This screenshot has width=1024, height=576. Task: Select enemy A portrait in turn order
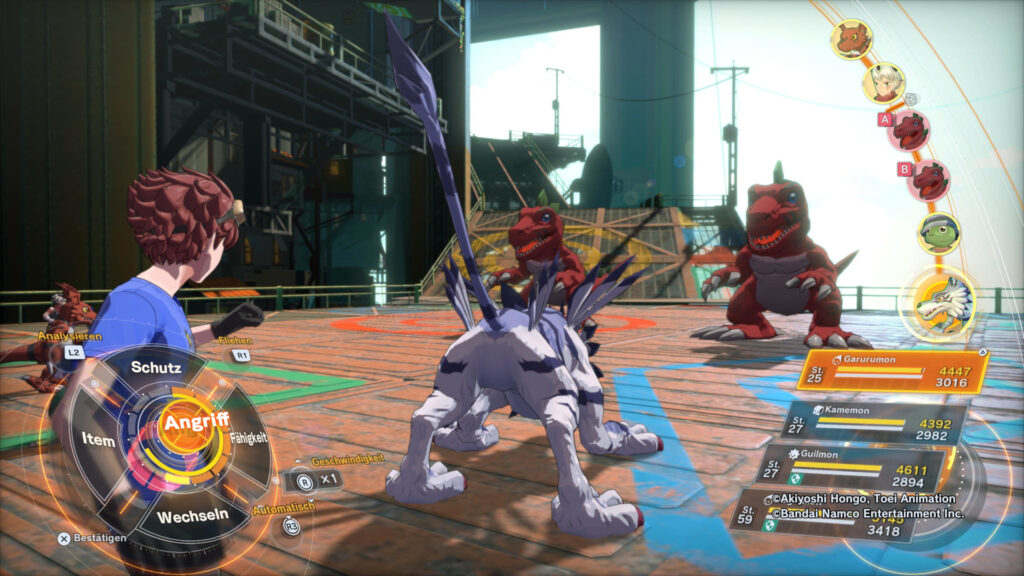[x=910, y=130]
